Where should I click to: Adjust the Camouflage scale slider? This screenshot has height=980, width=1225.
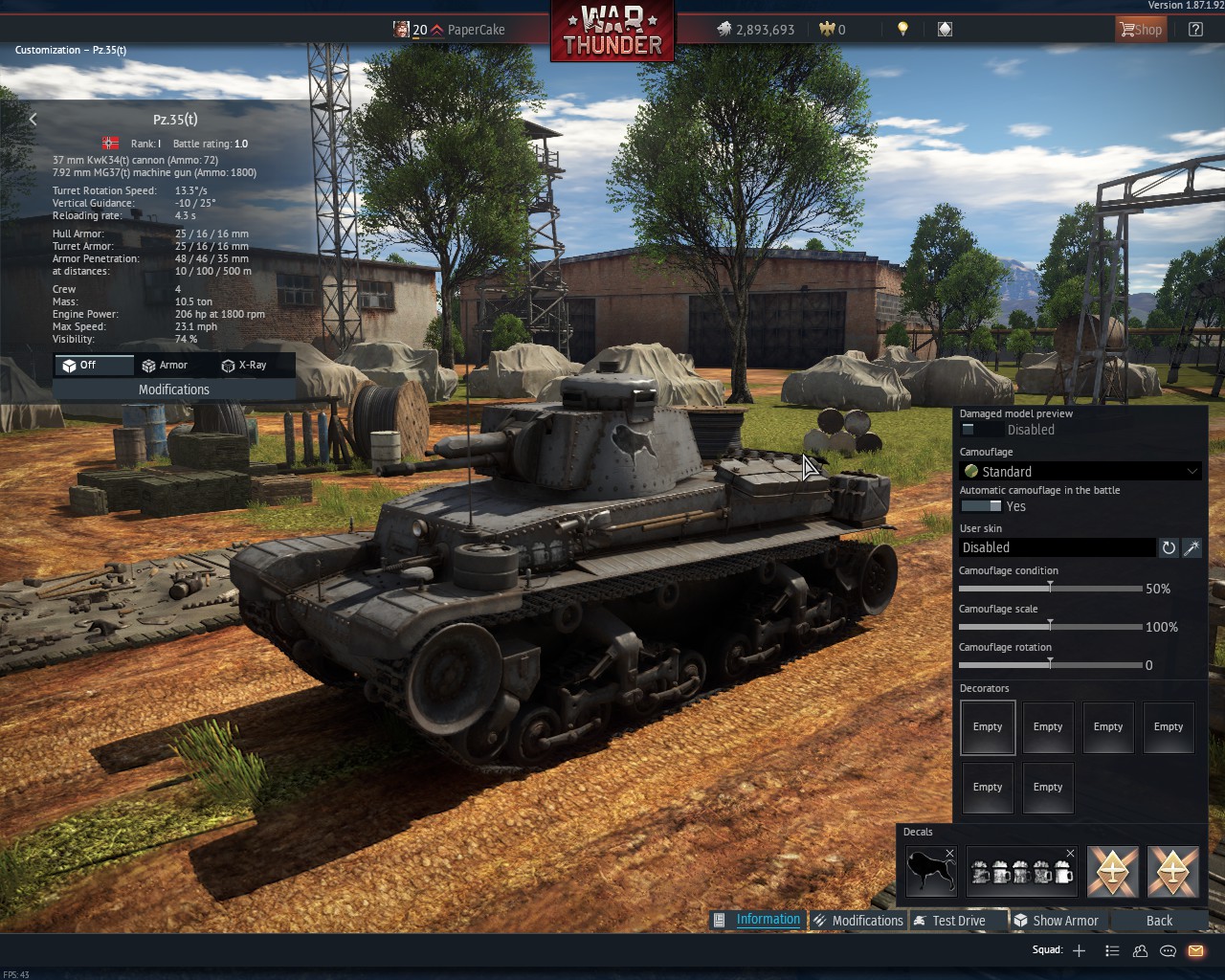tap(1050, 626)
